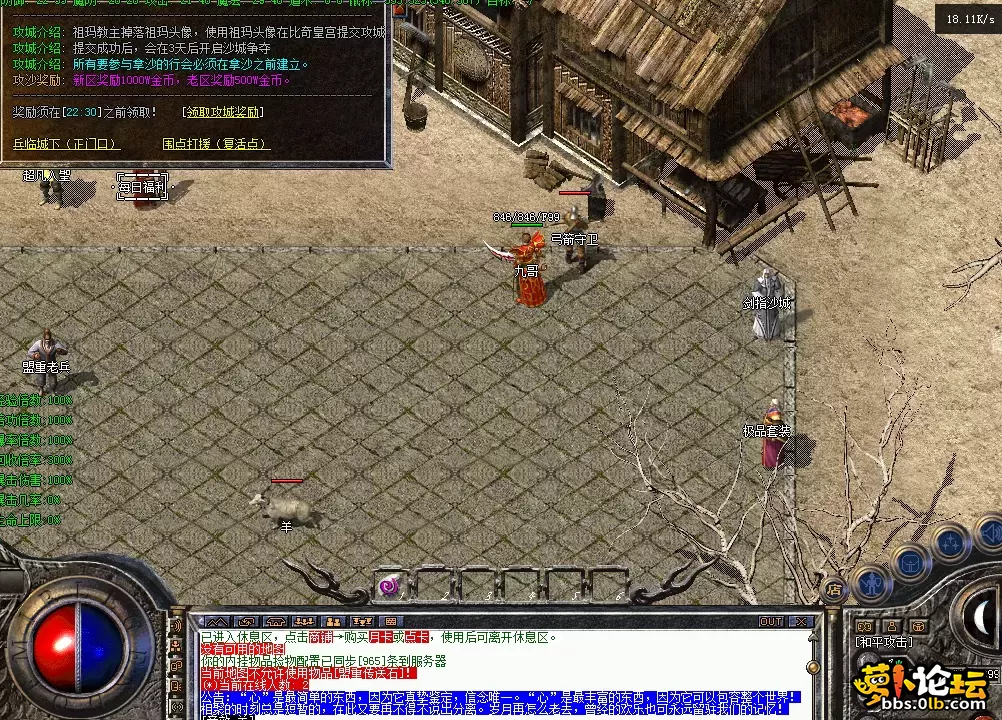Click the OUT button on chat bar
The width and height of the screenshot is (1002, 720).
tap(771, 621)
